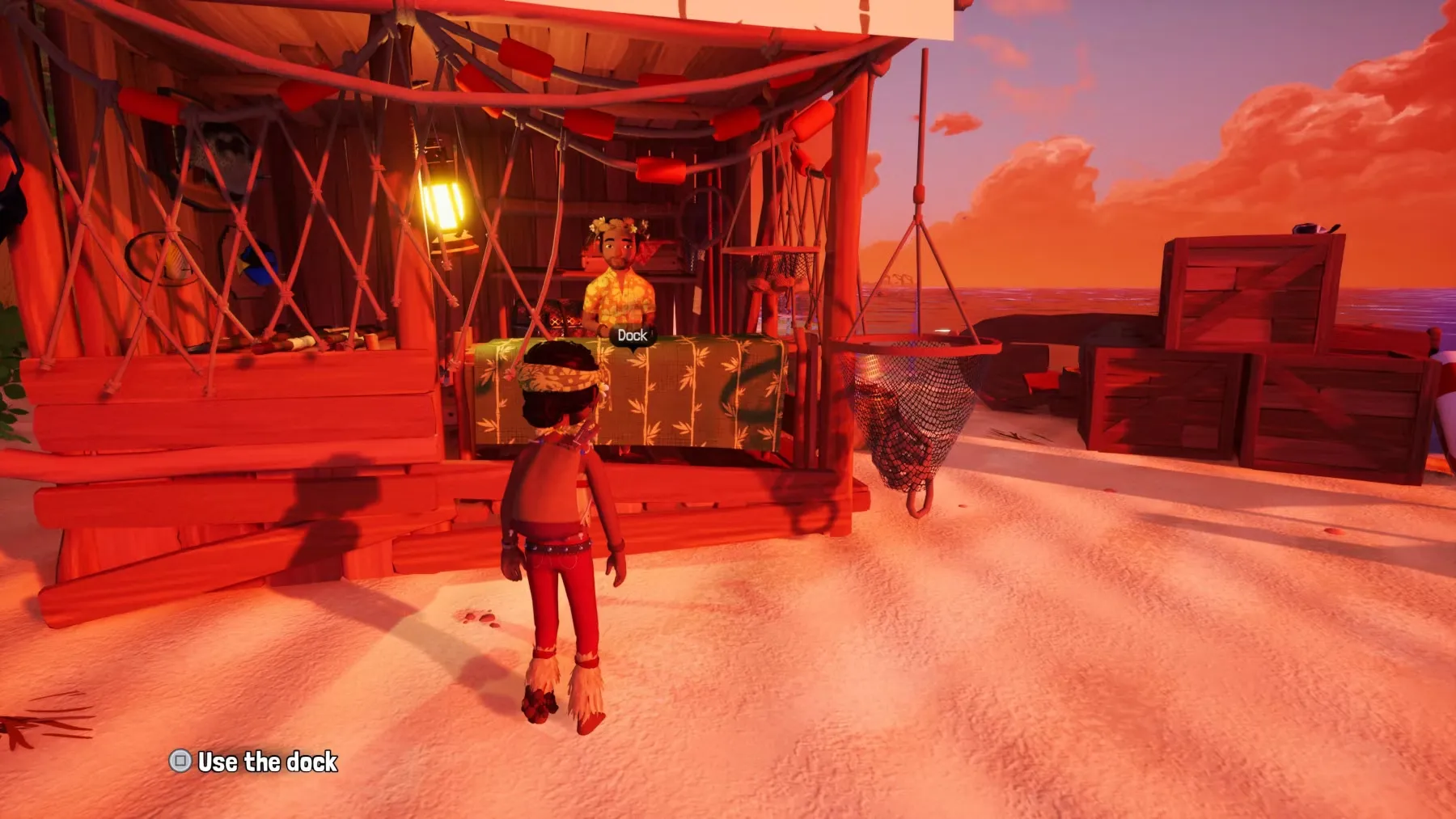
Task: Select the Dock interaction label
Action: tap(632, 335)
